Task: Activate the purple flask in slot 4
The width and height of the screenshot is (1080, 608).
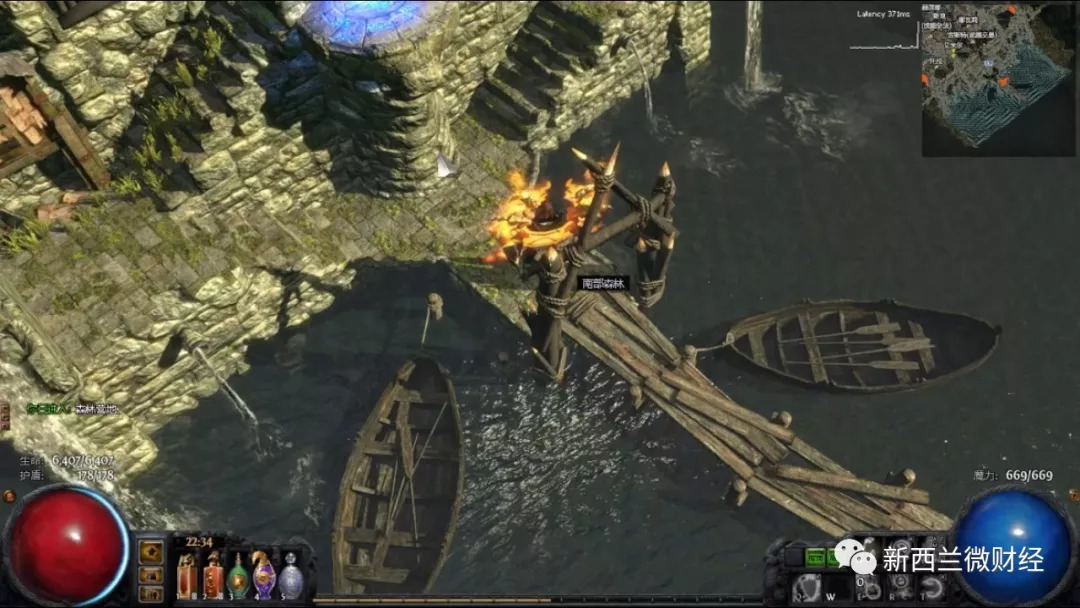Action: pos(263,575)
